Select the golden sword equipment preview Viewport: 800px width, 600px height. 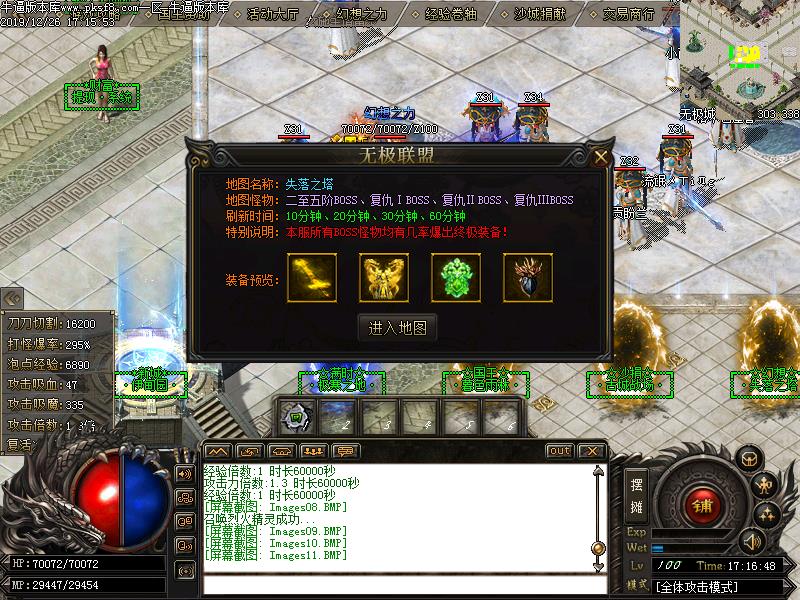[312, 278]
